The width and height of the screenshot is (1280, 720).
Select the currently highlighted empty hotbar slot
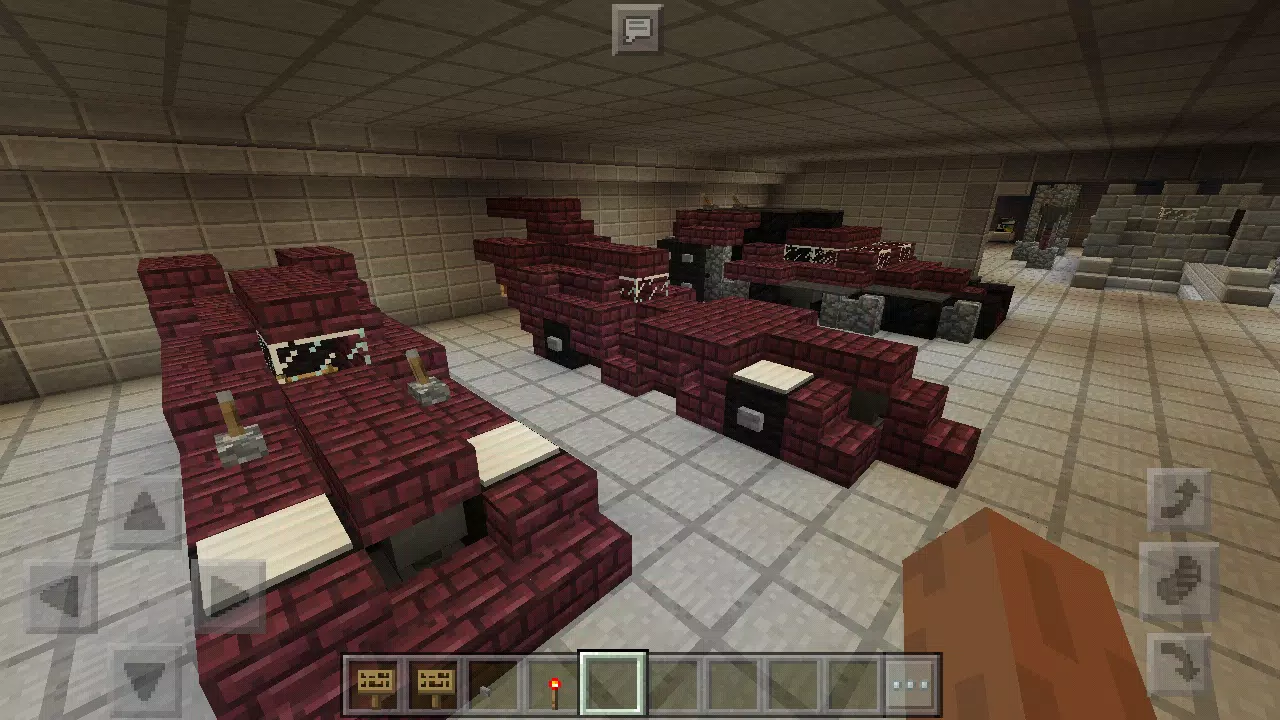pos(611,683)
